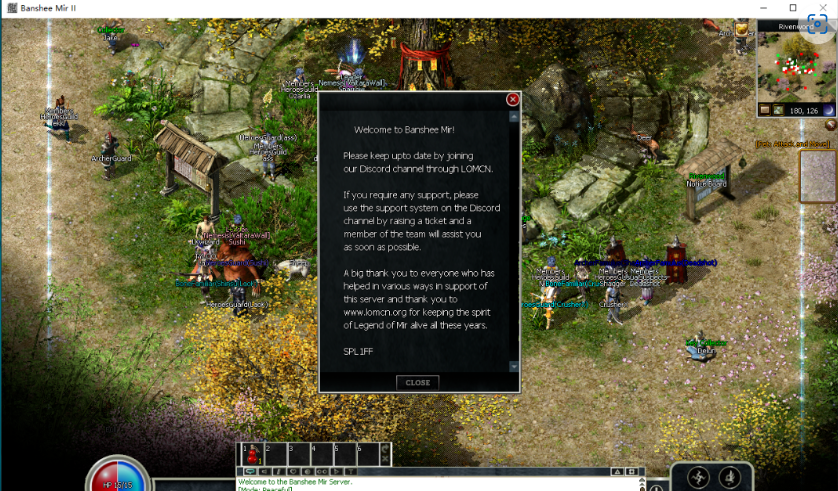Maximize the Banshee Mir II window
Screen dimensions: 838x491
(793, 8)
